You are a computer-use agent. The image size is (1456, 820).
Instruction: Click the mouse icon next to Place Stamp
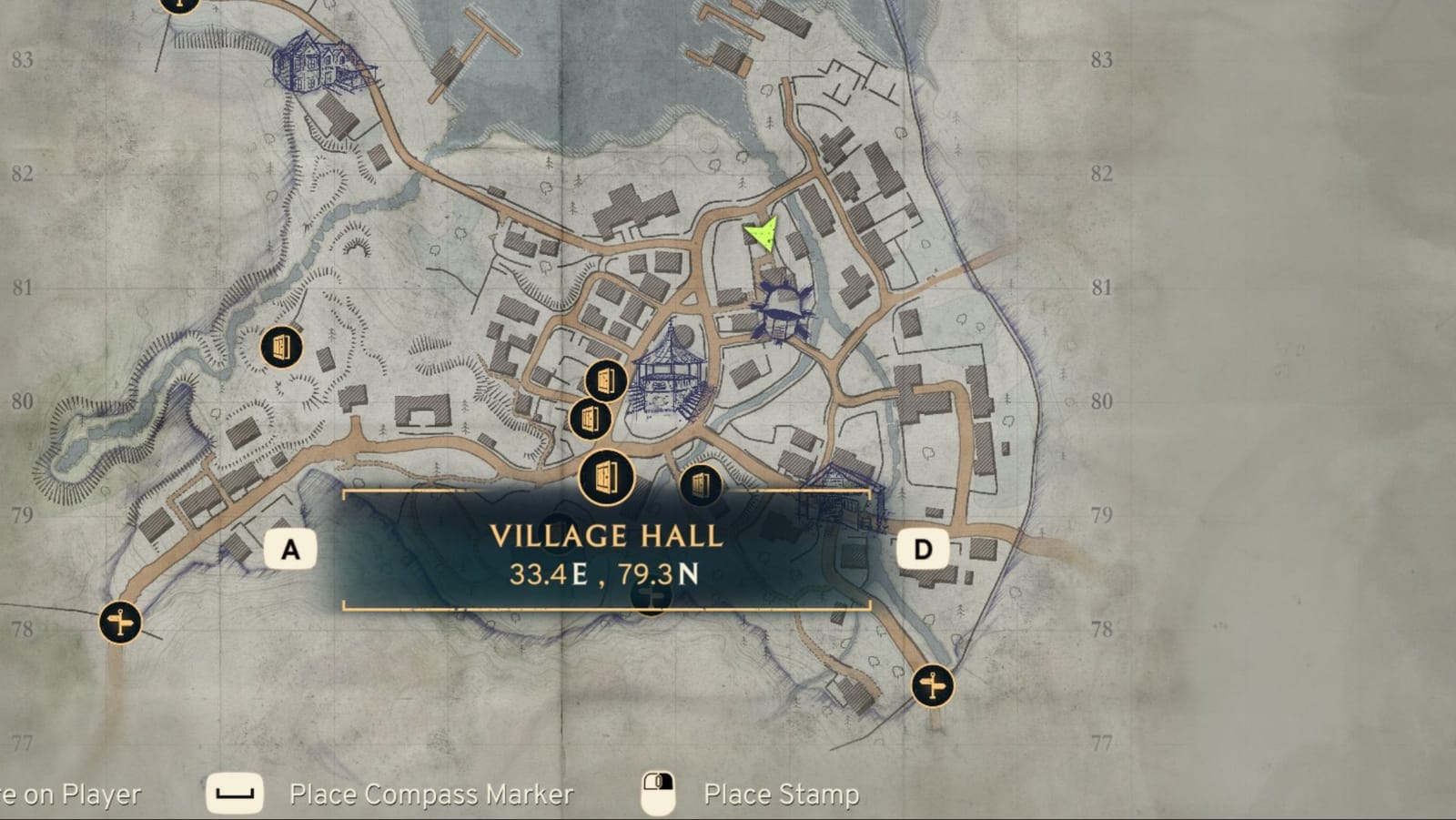pos(658,793)
